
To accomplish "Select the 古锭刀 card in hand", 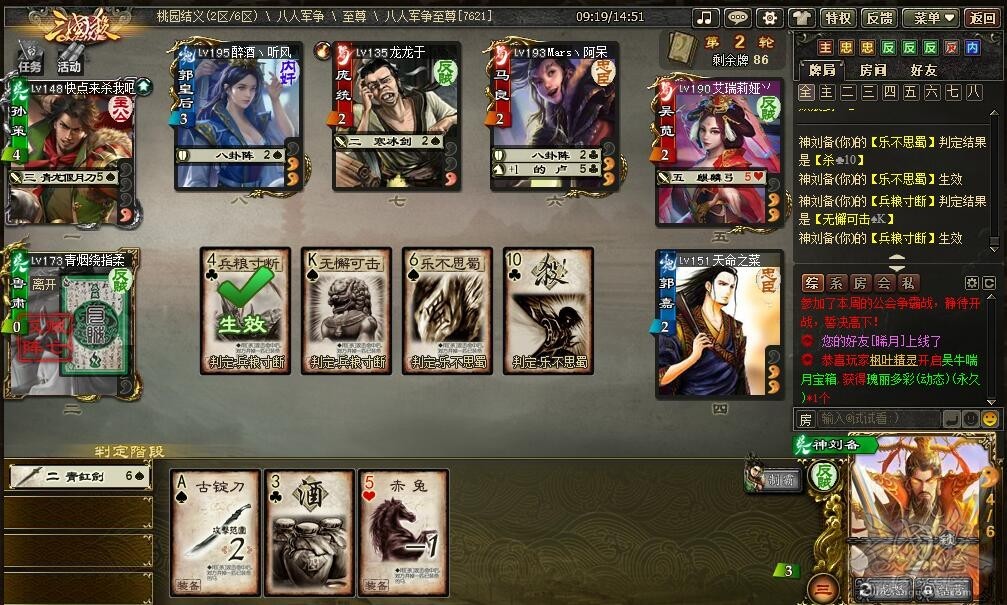I will coord(215,533).
